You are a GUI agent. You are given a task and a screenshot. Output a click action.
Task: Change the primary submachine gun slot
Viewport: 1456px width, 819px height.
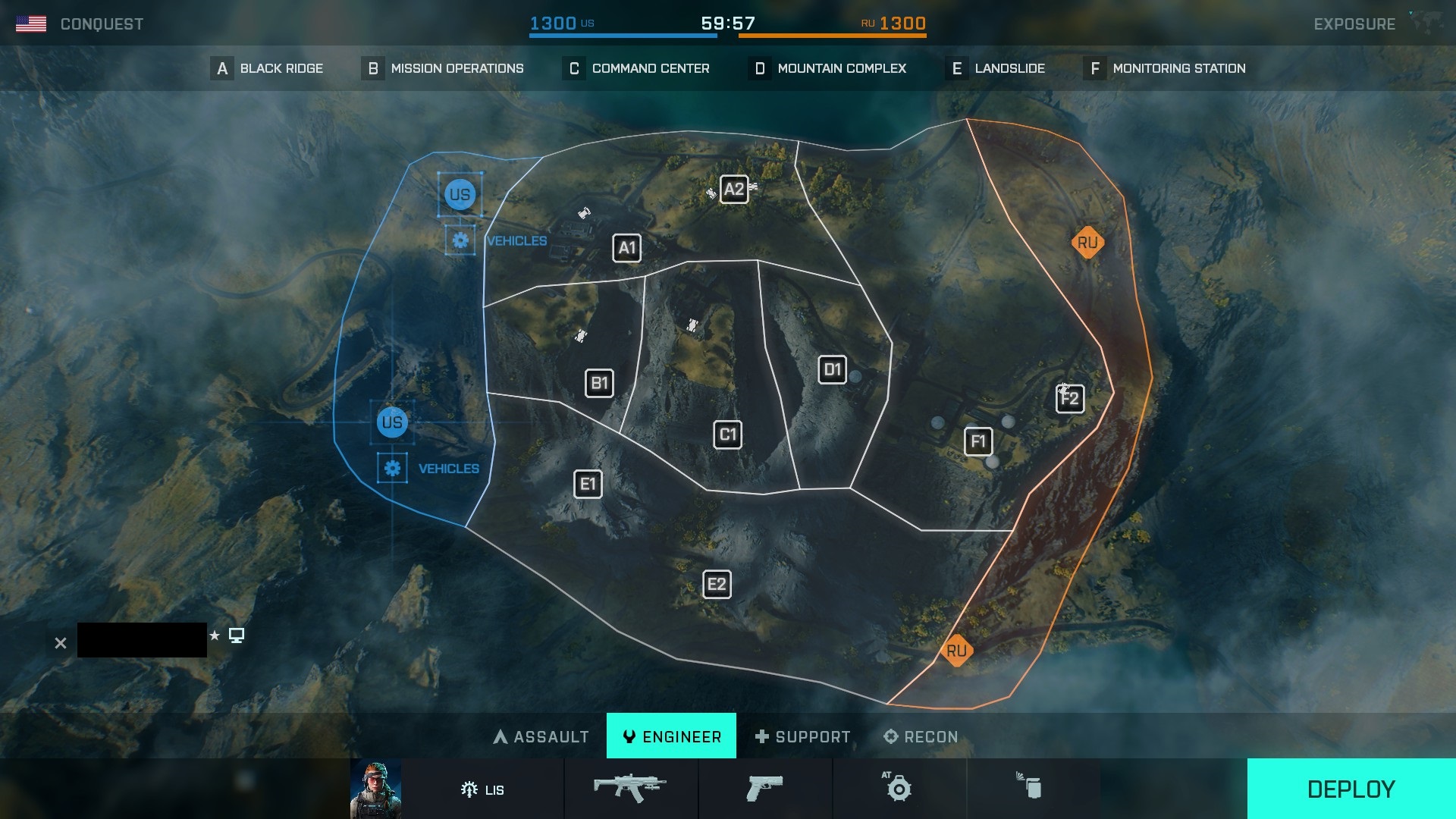point(630,788)
